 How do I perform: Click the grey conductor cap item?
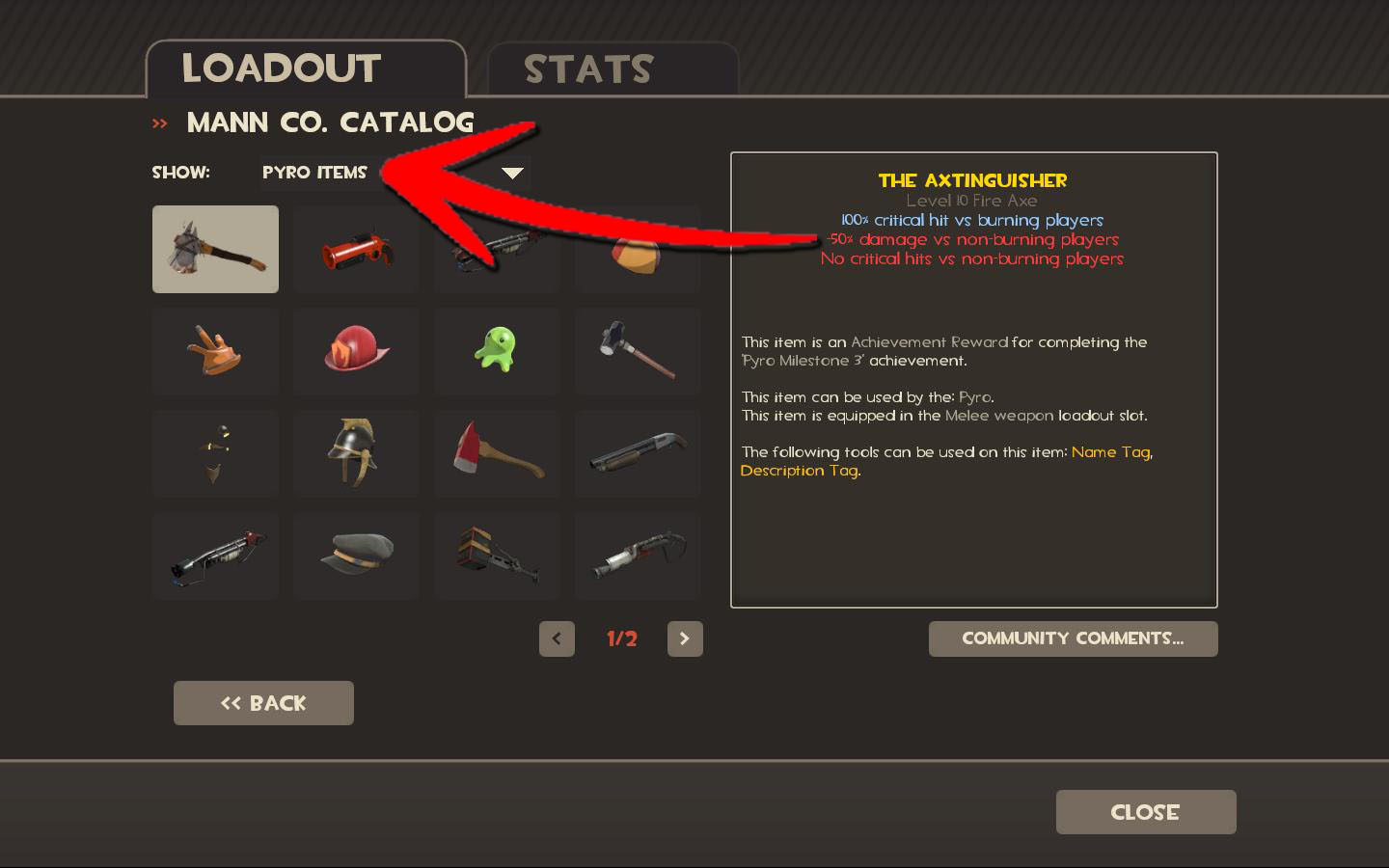[x=356, y=556]
